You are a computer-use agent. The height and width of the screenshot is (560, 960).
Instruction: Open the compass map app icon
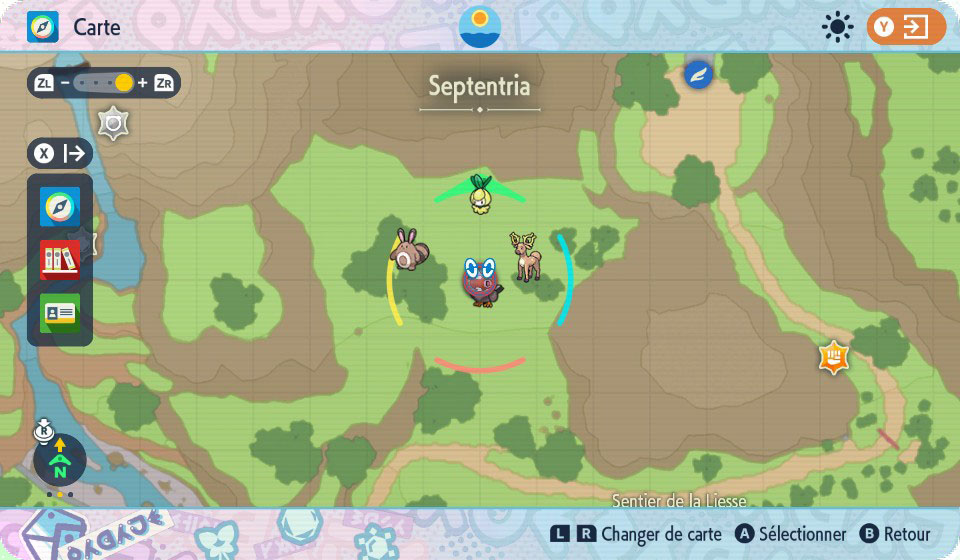pyautogui.click(x=60, y=207)
